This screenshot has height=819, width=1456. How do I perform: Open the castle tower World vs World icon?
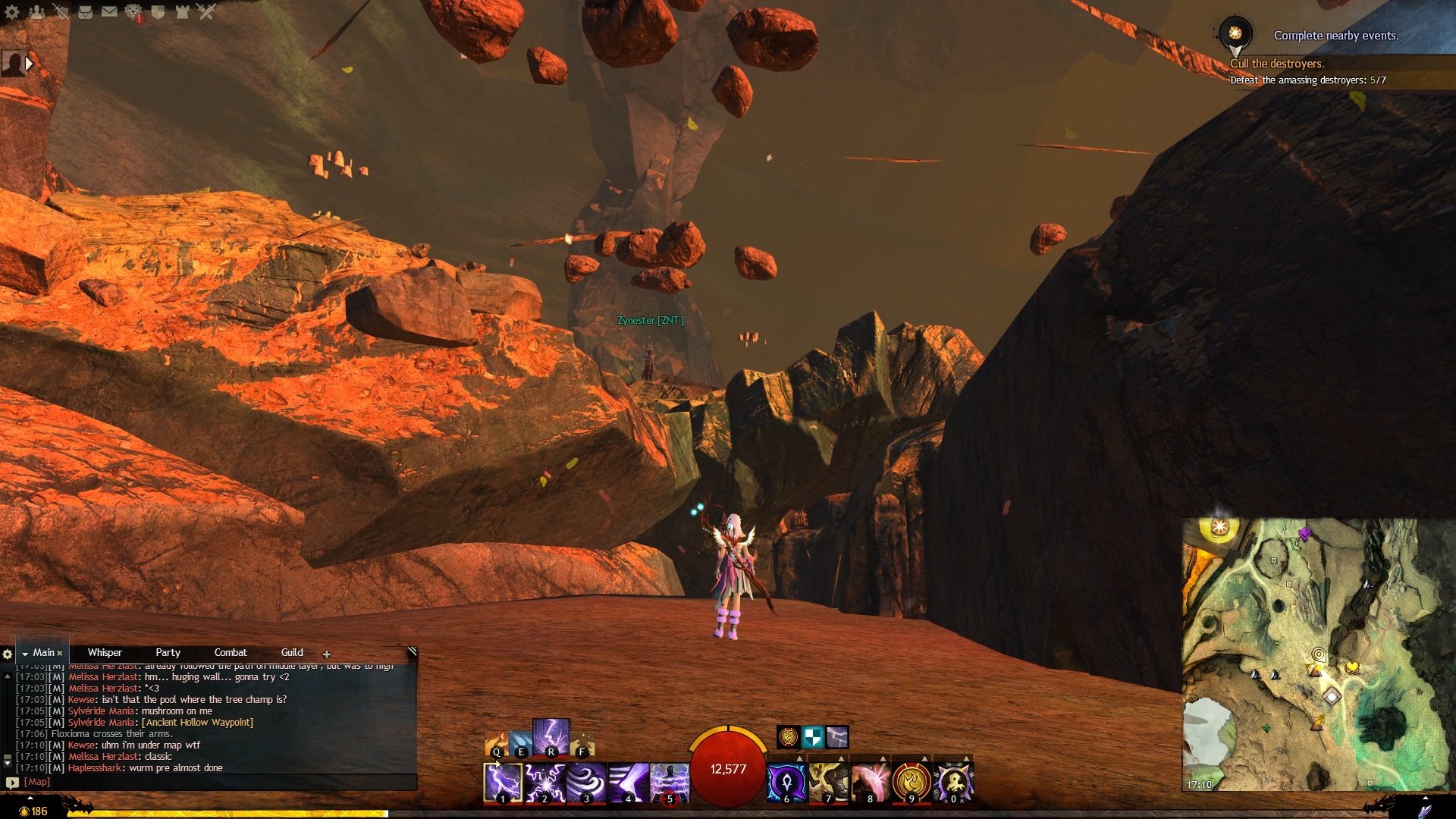pyautogui.click(x=182, y=11)
